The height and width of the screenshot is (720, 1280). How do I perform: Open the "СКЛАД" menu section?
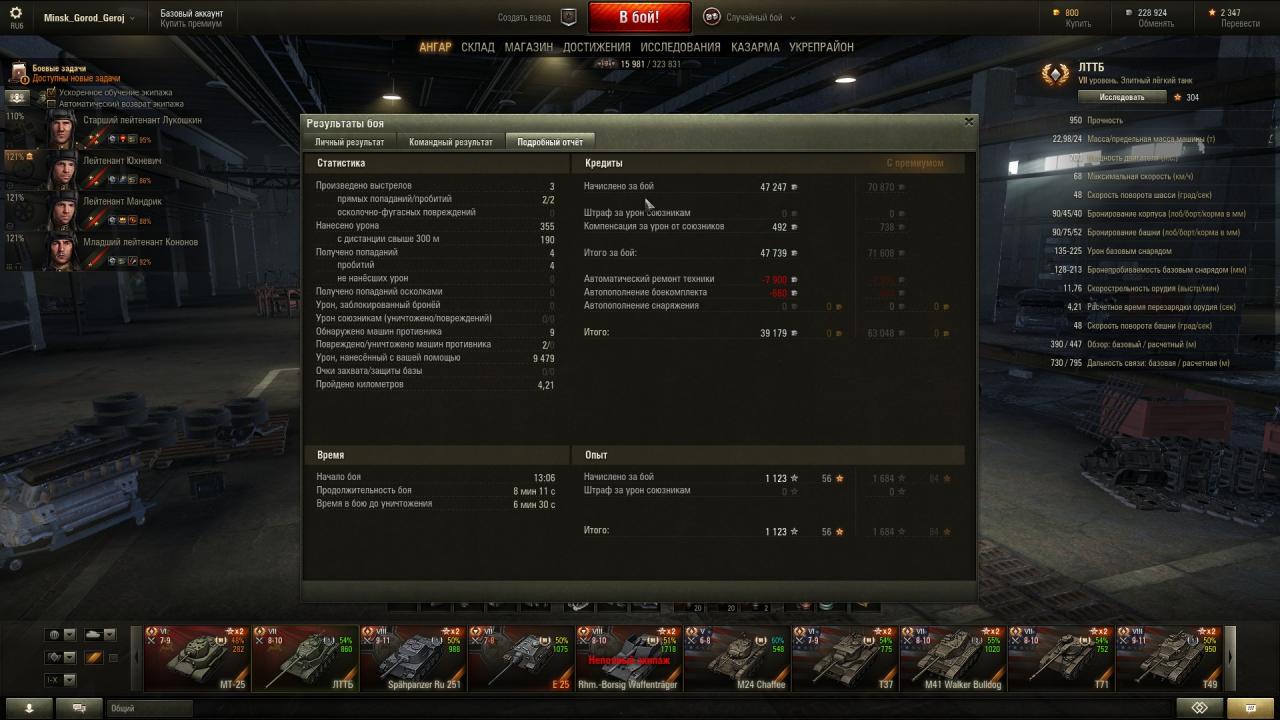tap(478, 47)
